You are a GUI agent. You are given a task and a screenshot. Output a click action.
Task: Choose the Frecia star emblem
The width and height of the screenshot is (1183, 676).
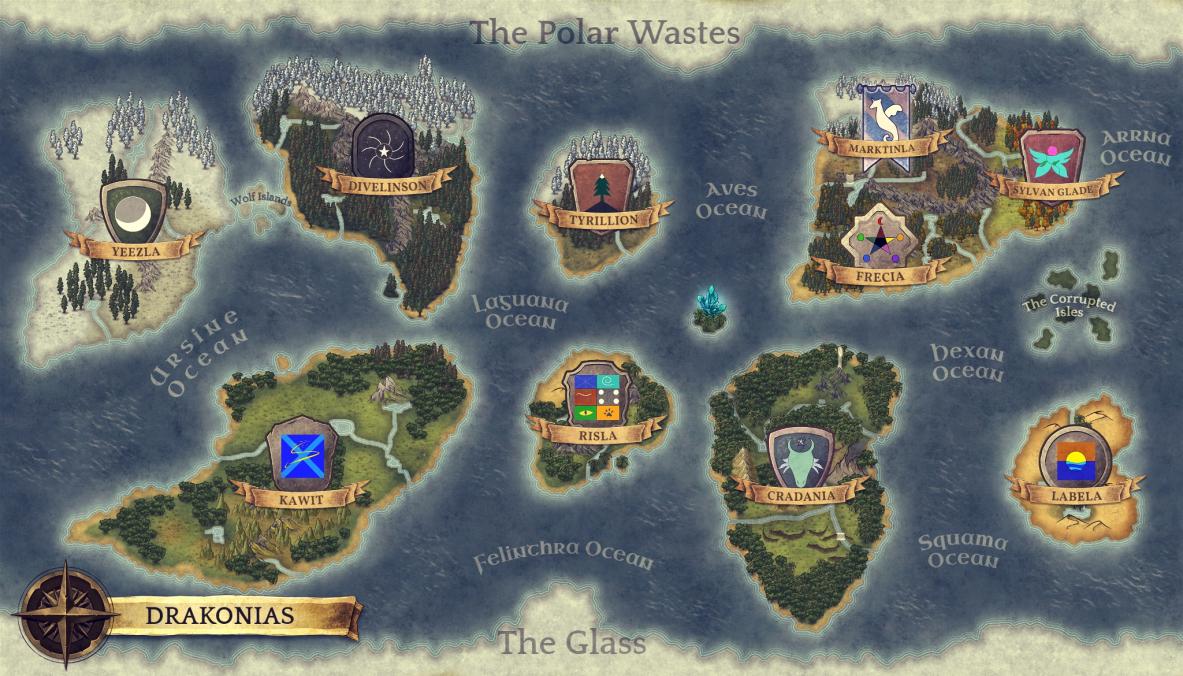pos(880,238)
